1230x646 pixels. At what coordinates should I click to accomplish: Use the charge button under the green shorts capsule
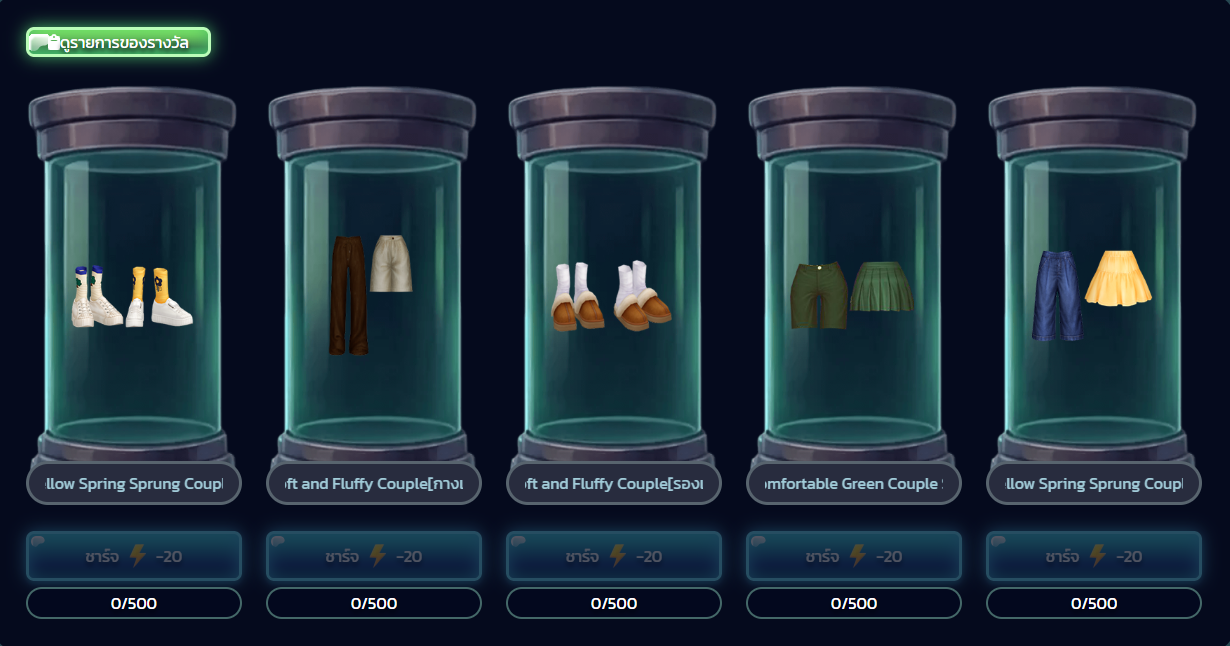pyautogui.click(x=854, y=556)
